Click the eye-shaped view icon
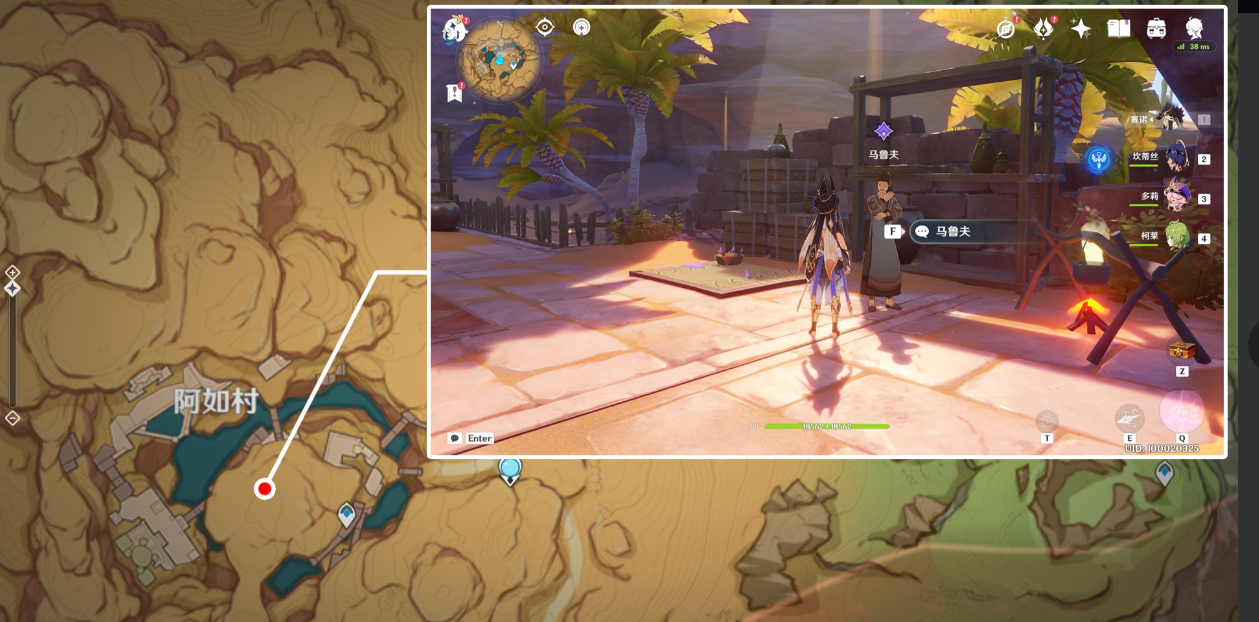1259x622 pixels. click(545, 27)
